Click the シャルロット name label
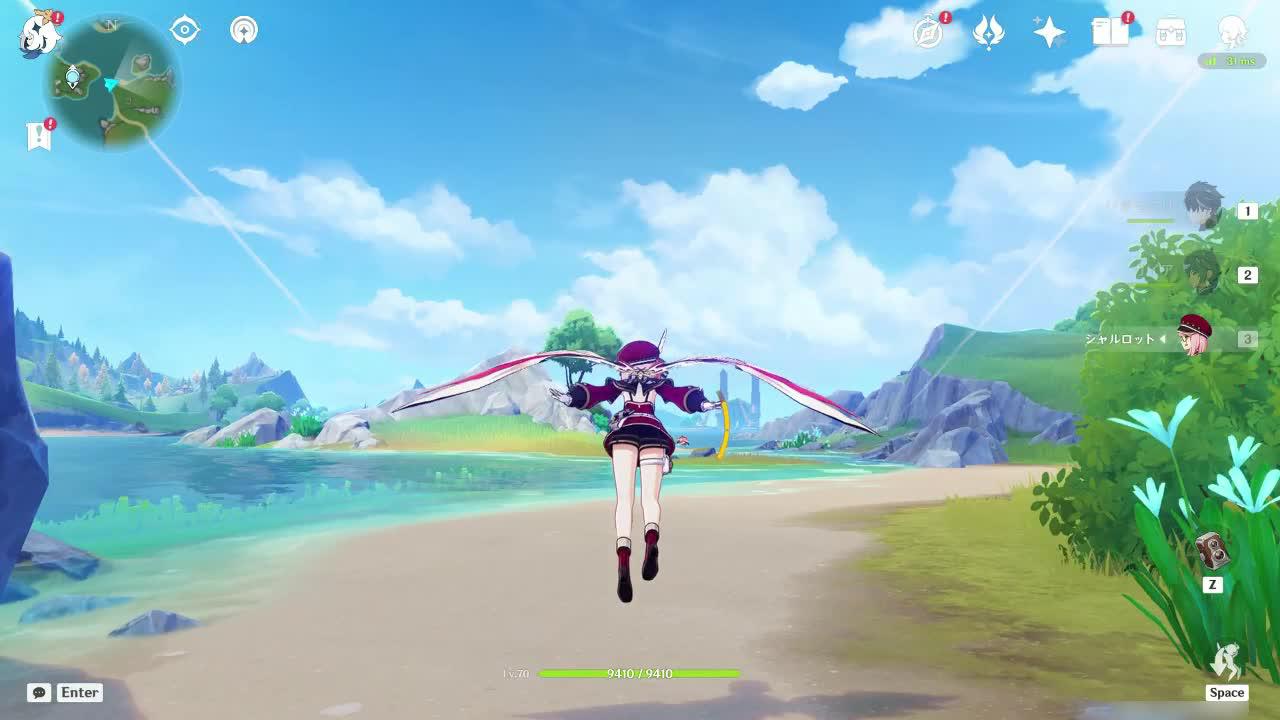The image size is (1280, 720). point(1120,338)
